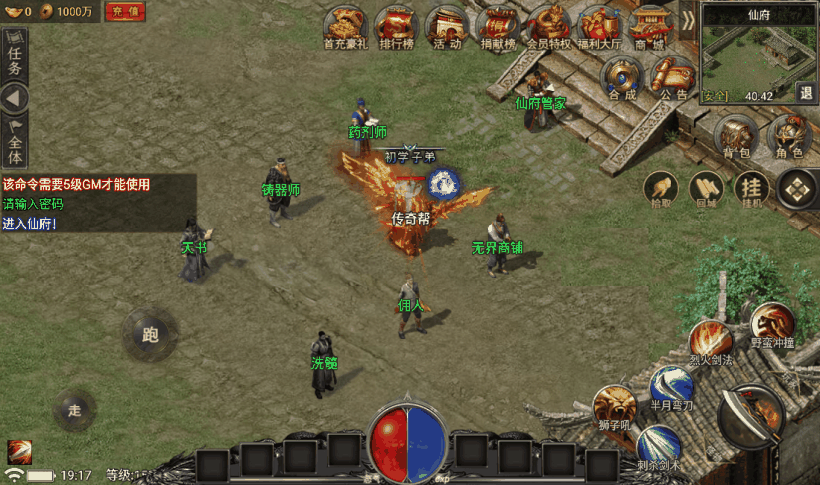Open the 合成 synthesis menu

pyautogui.click(x=622, y=75)
